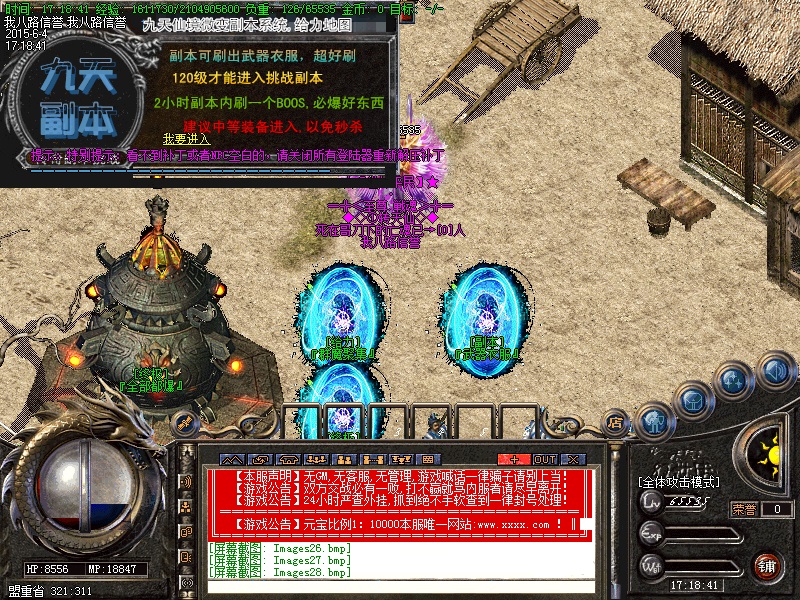Switch the 全体攻击模式 attack mode label

click(679, 483)
